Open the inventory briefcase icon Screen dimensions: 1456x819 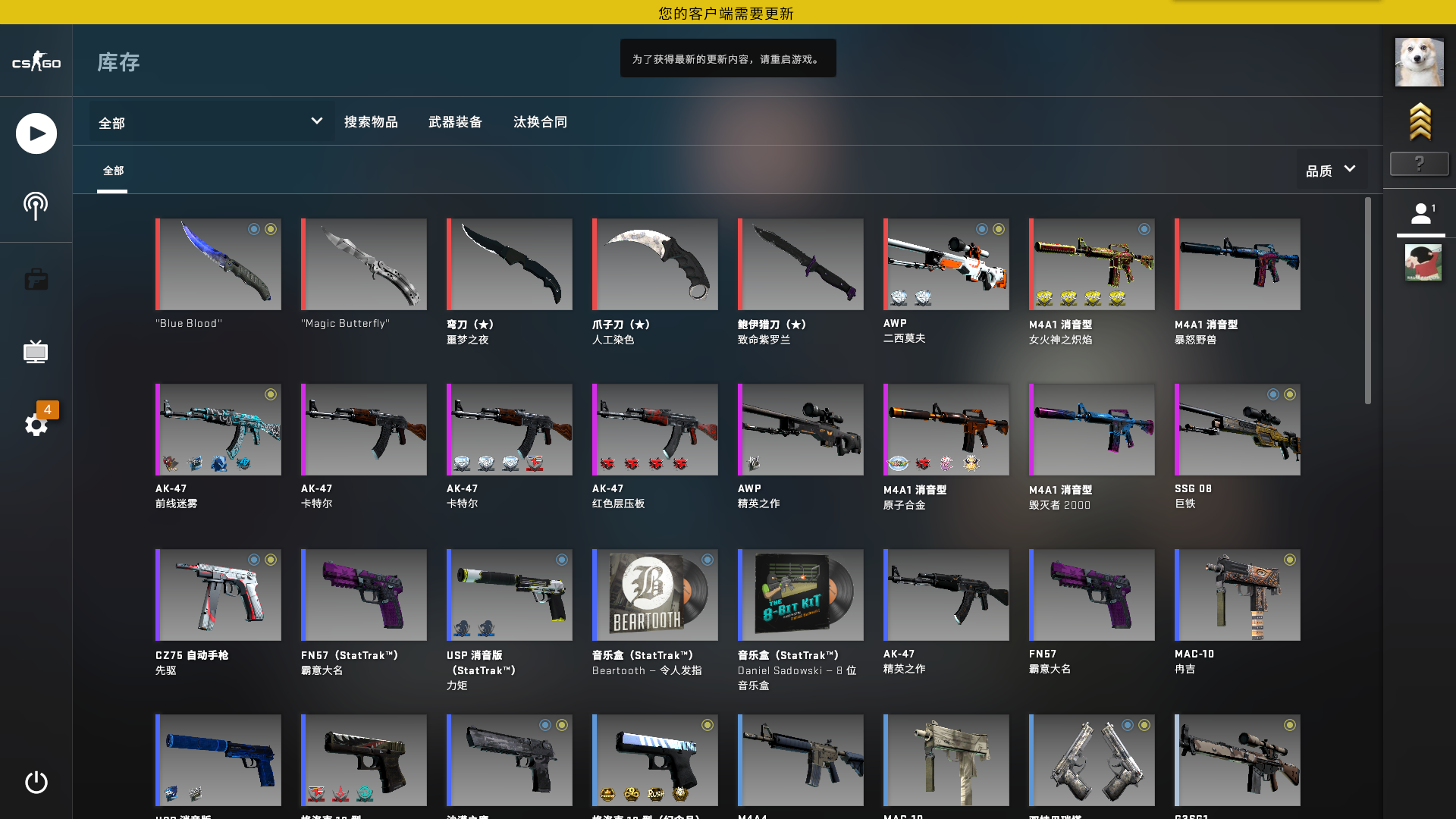click(x=36, y=279)
